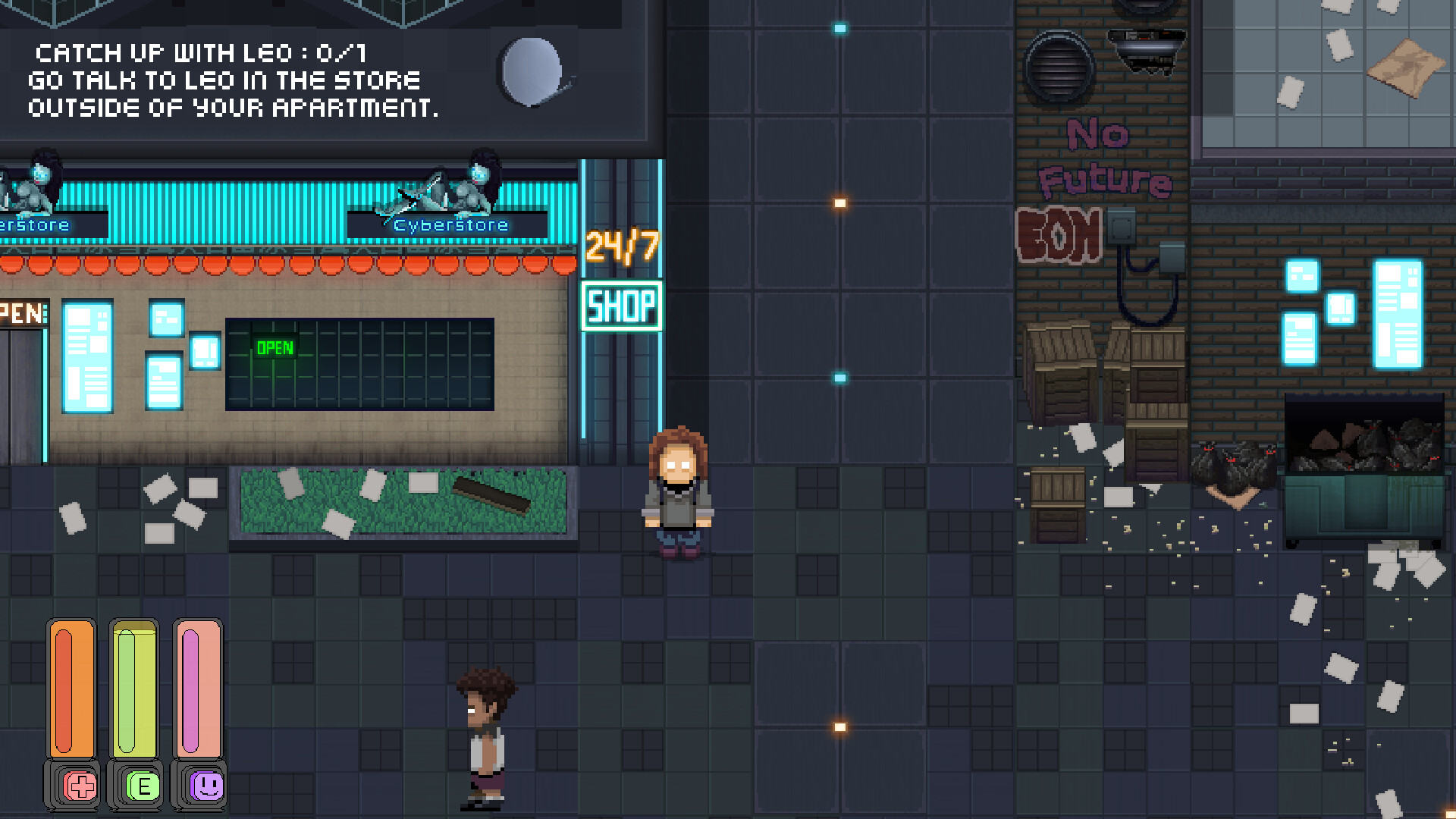The height and width of the screenshot is (819, 1456).
Task: Click the red health cross icon
Action: [81, 786]
